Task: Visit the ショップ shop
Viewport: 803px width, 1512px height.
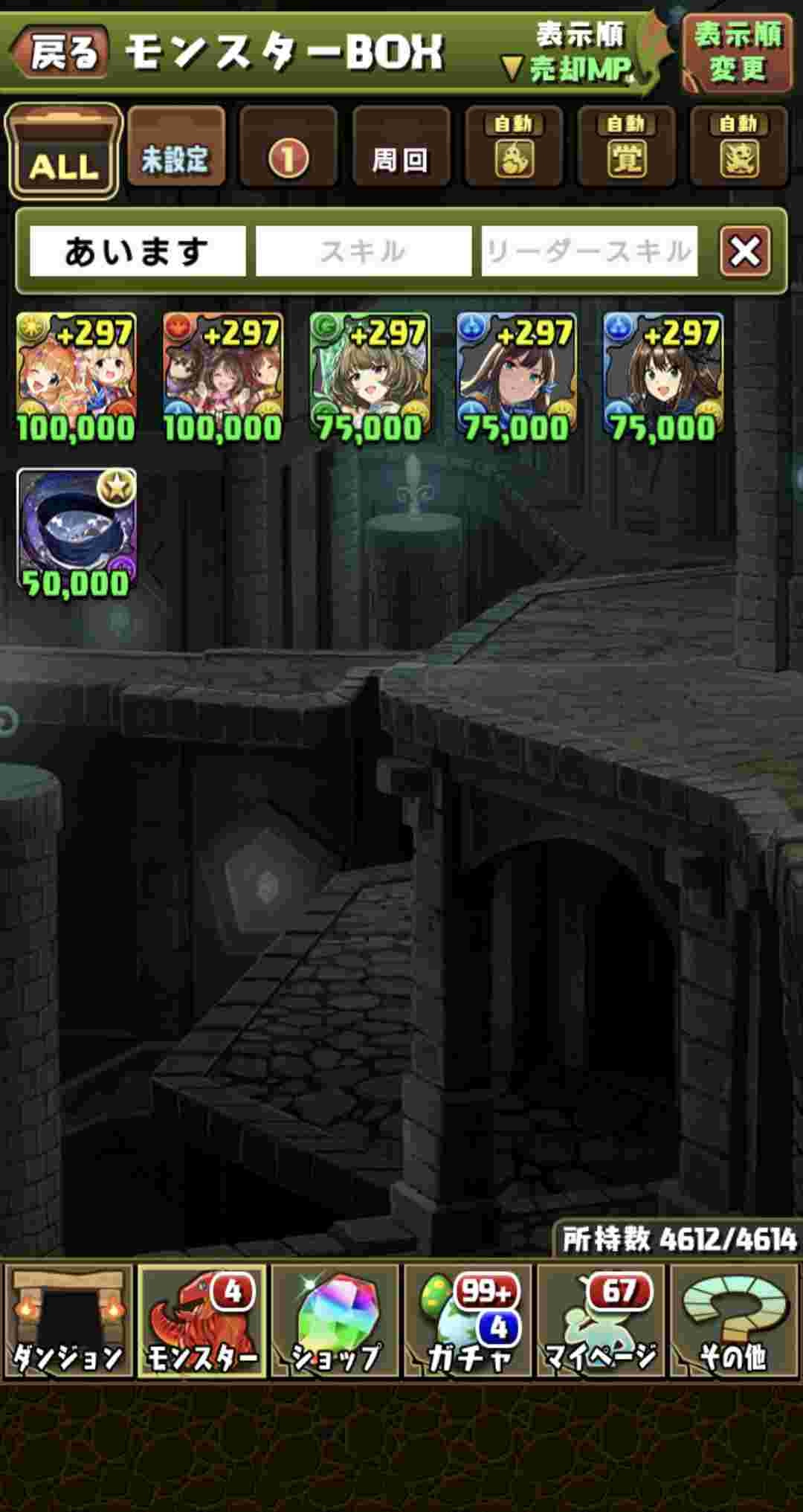Action: click(335, 1321)
